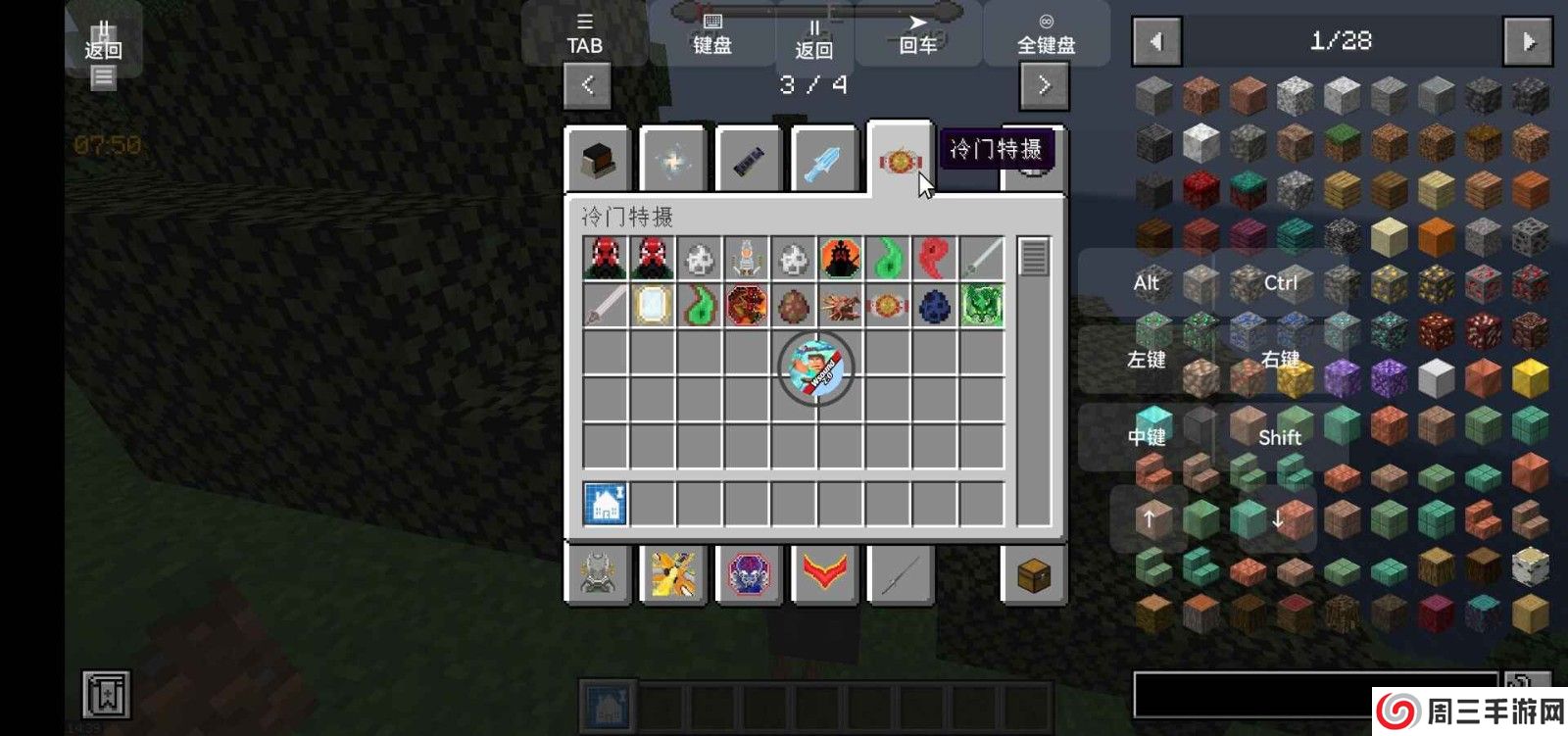Select the red wing emblem tab

pos(824,575)
